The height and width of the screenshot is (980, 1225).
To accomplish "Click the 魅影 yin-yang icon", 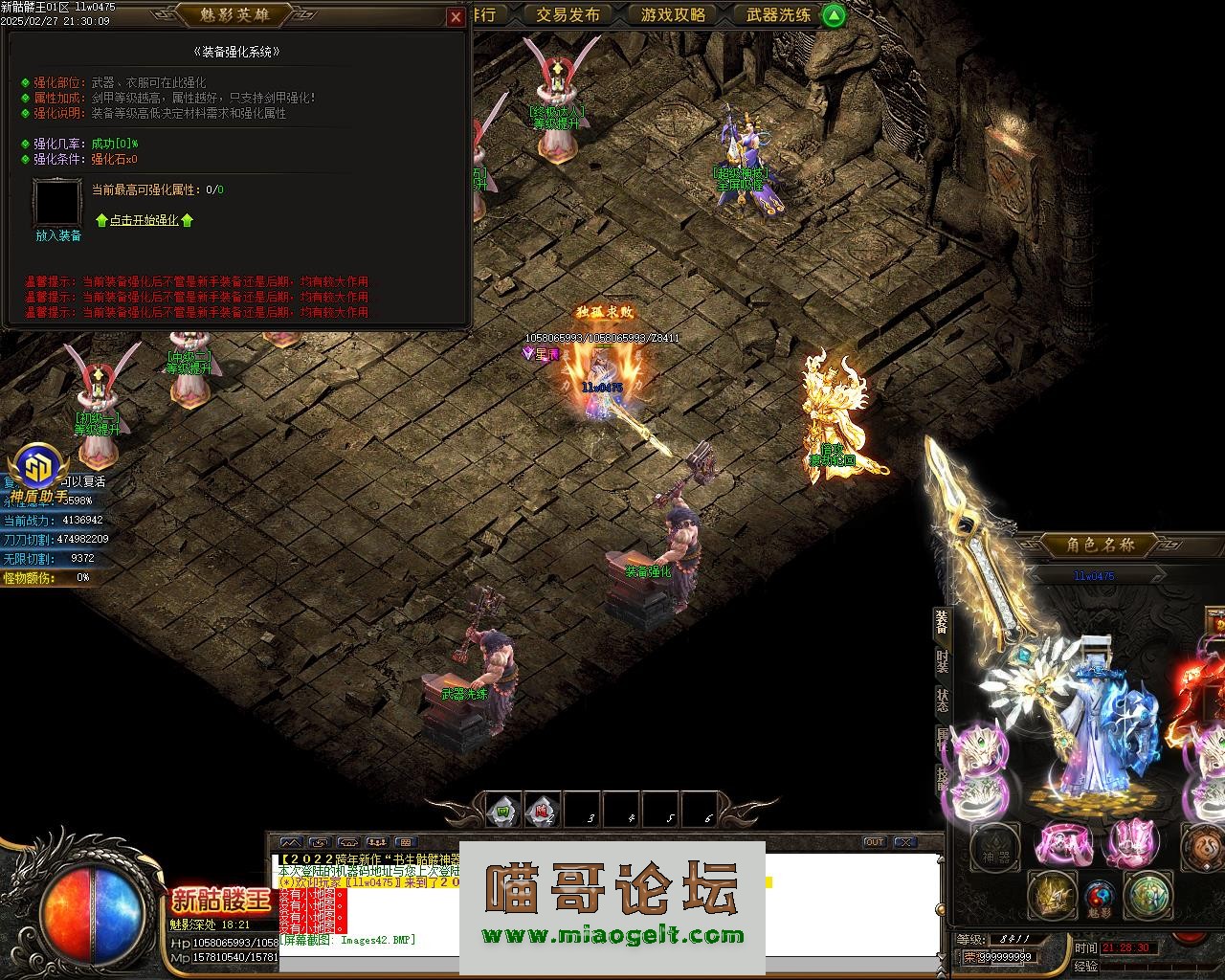I will point(1099,898).
